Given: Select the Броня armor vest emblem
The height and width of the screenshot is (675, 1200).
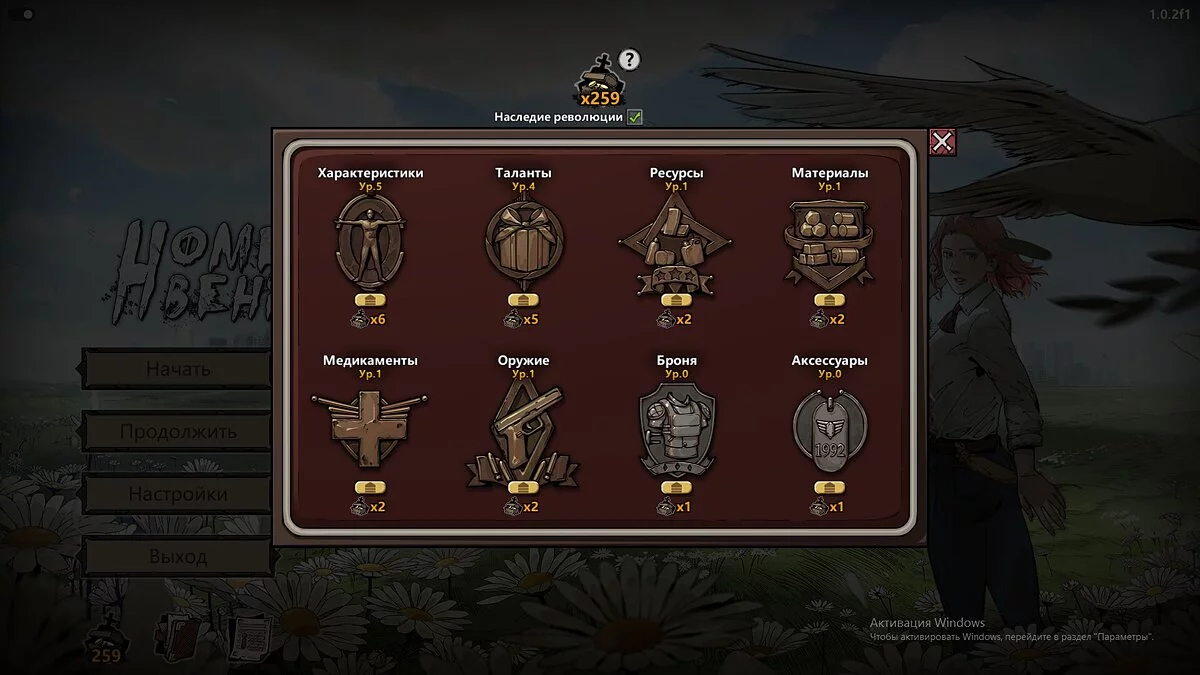Looking at the screenshot, I should pos(676,428).
